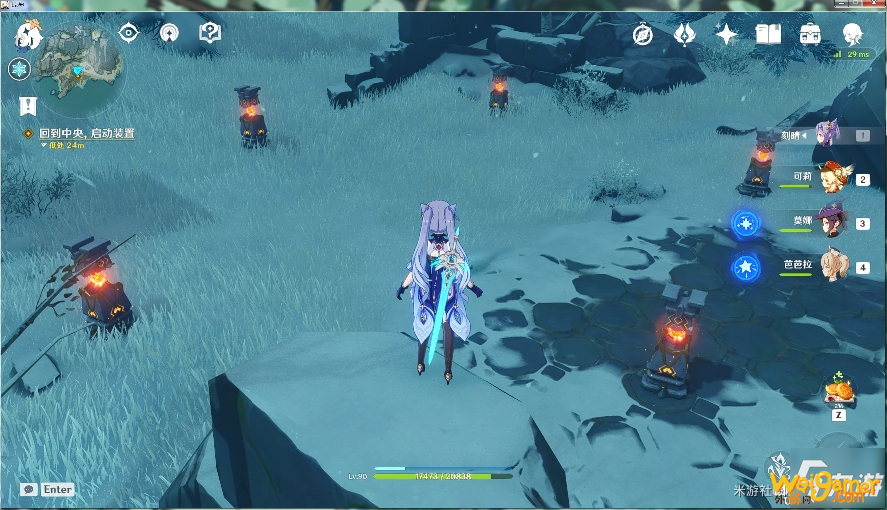Screen dimensions: 887x510
Task: Switch to party member 莫娜
Action: click(x=829, y=222)
